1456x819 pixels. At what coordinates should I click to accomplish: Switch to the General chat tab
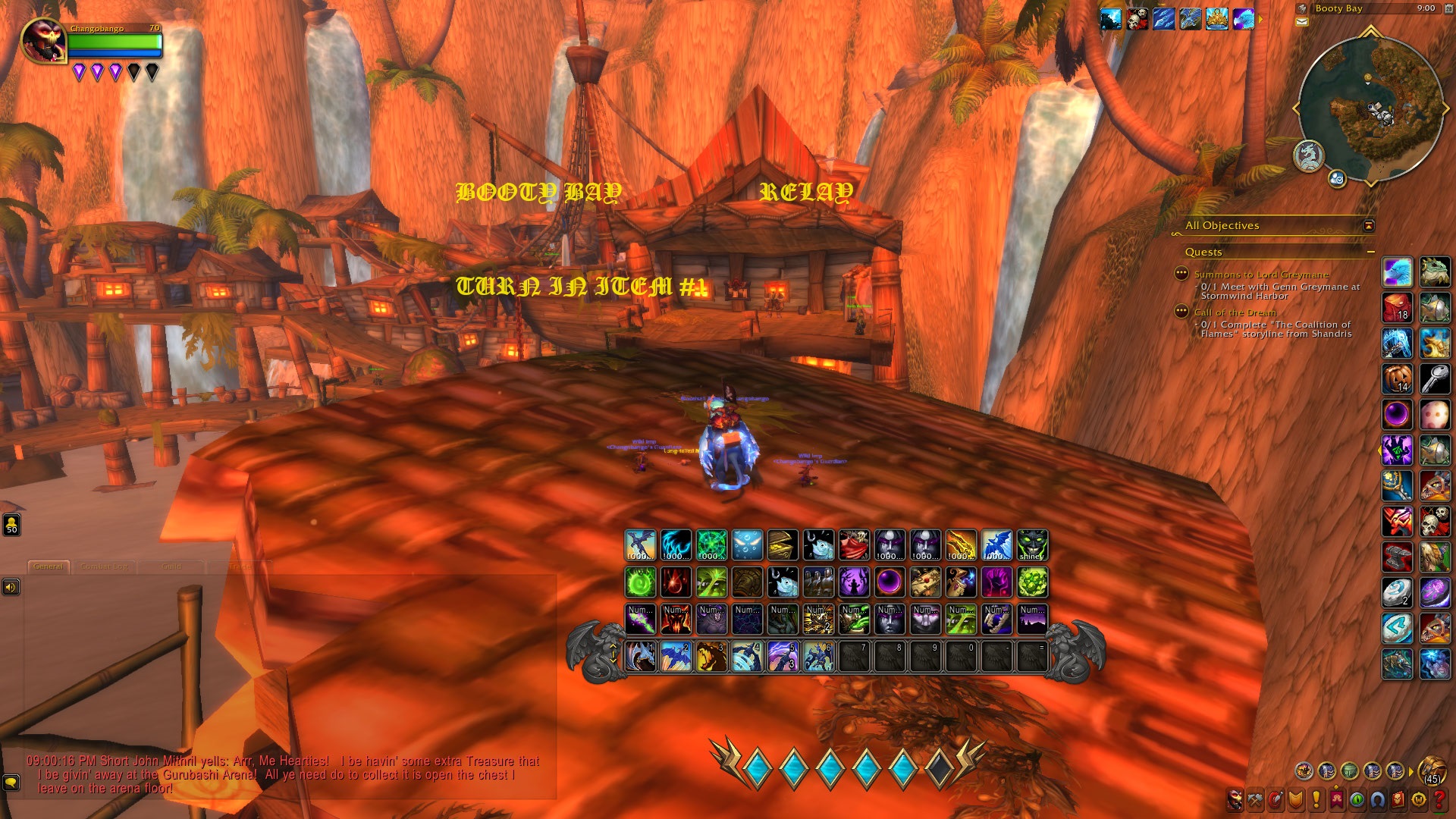pos(49,566)
